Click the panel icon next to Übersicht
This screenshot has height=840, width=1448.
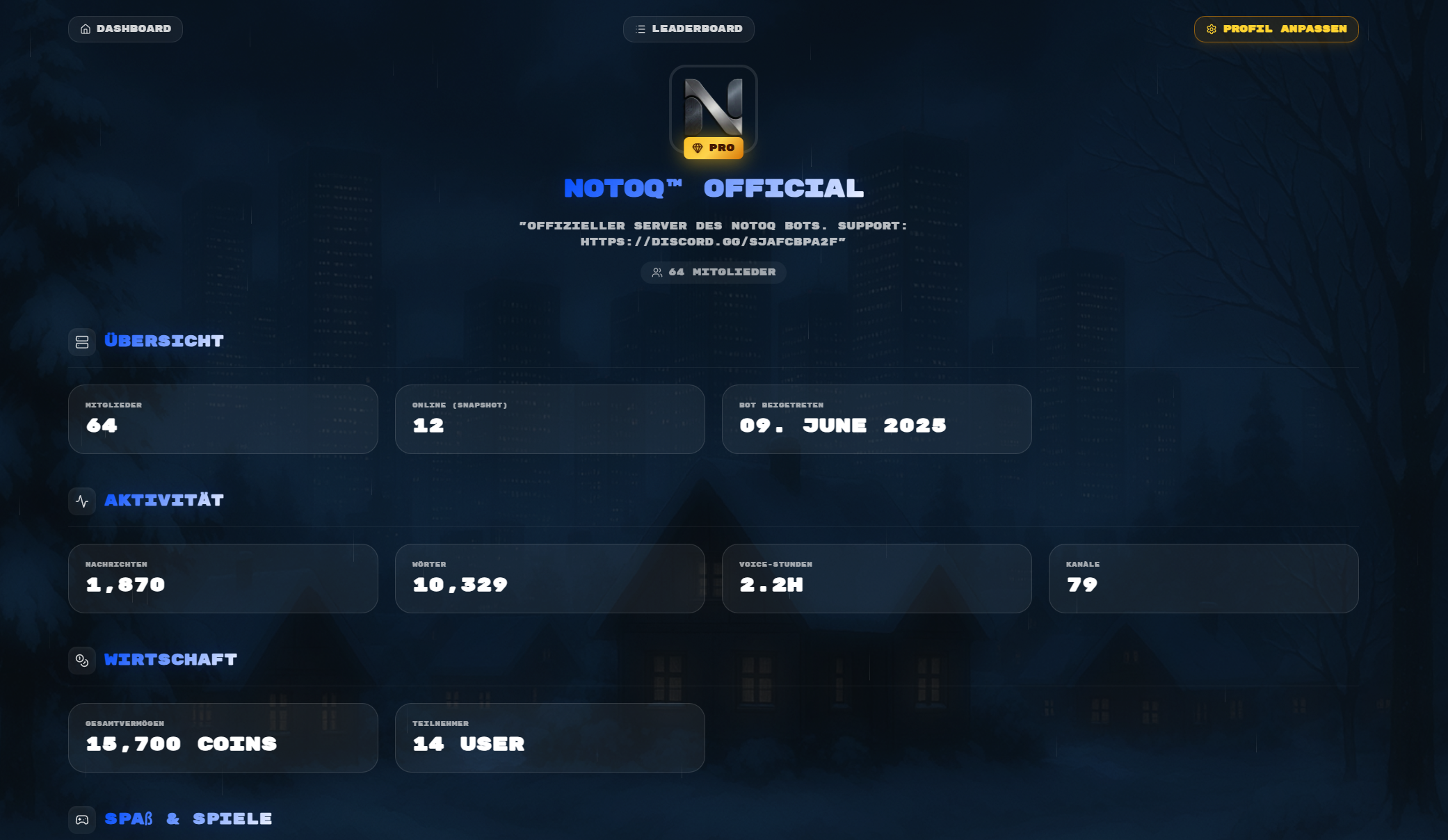pyautogui.click(x=82, y=341)
